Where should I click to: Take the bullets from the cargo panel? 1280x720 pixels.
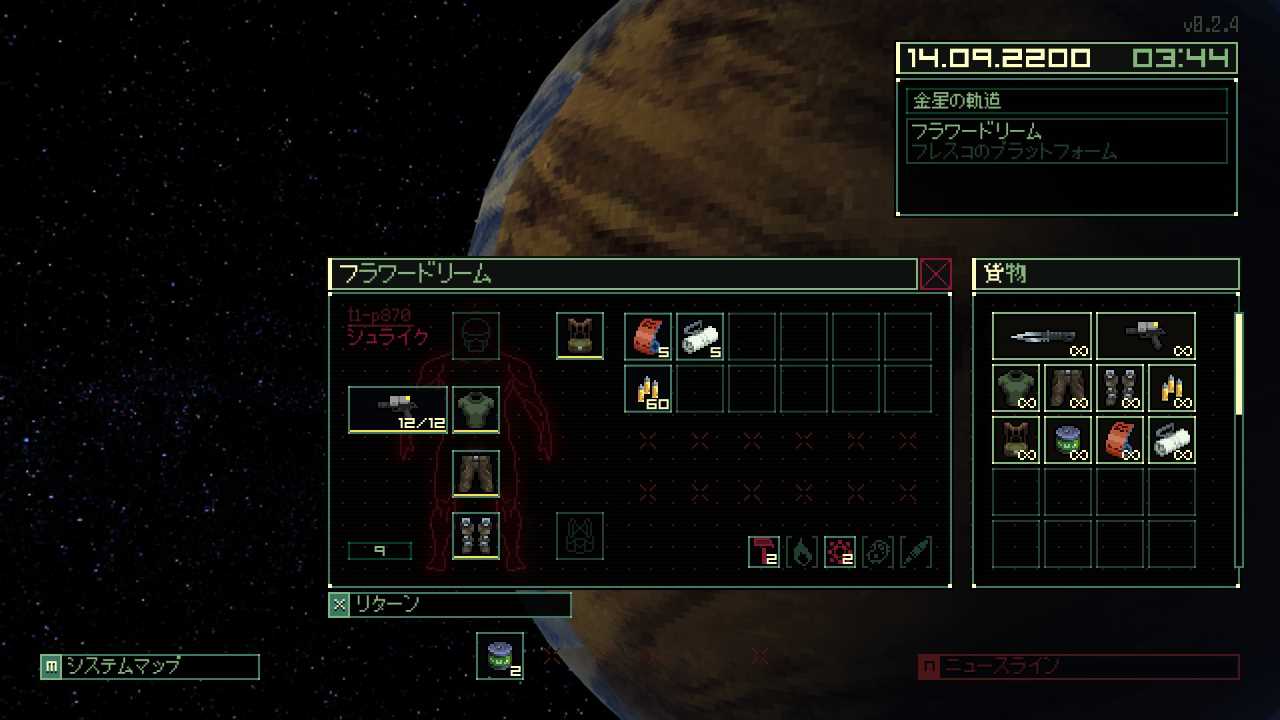pos(1172,388)
